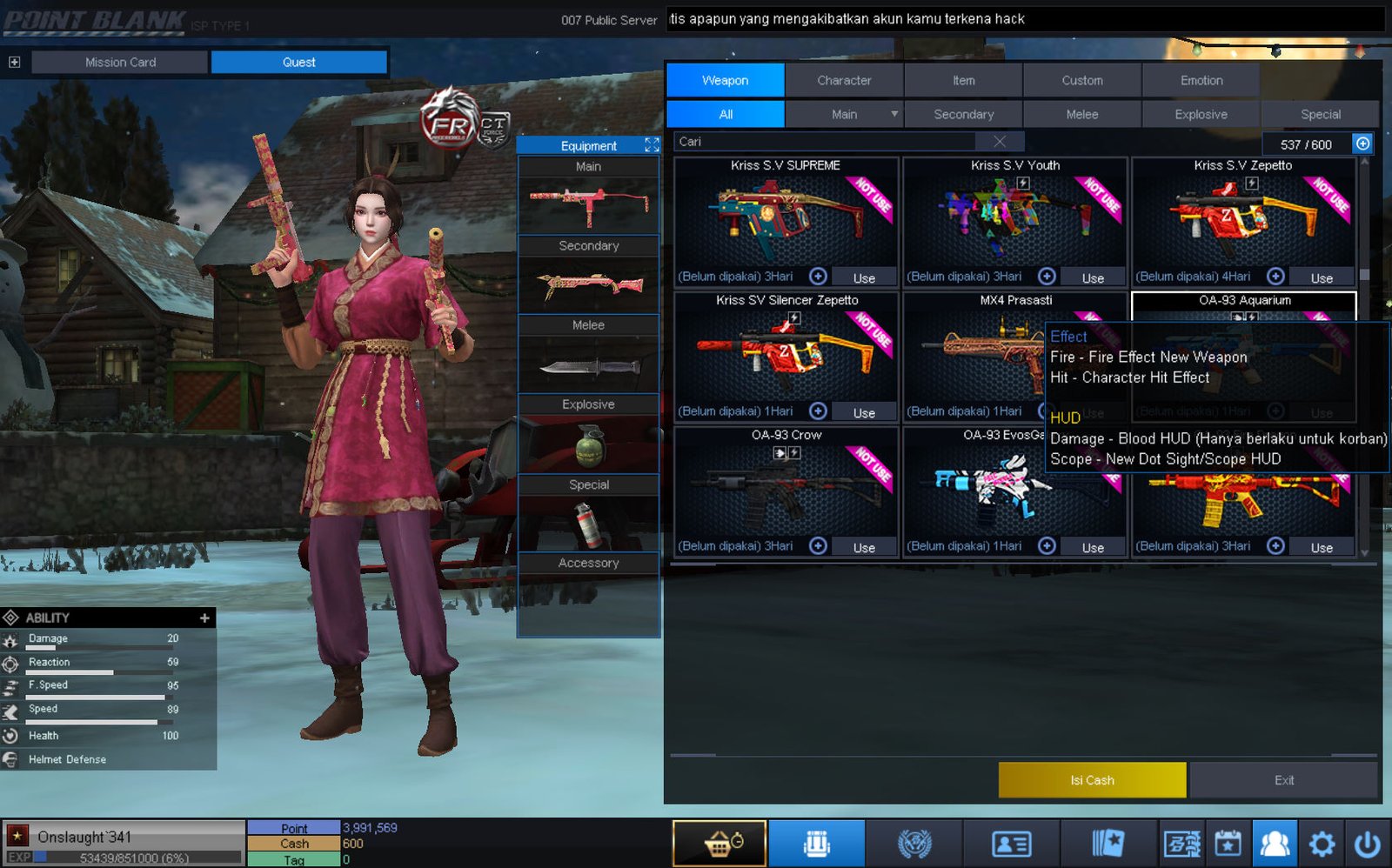Open the shop basket icon
Image resolution: width=1392 pixels, height=868 pixels.
click(719, 844)
